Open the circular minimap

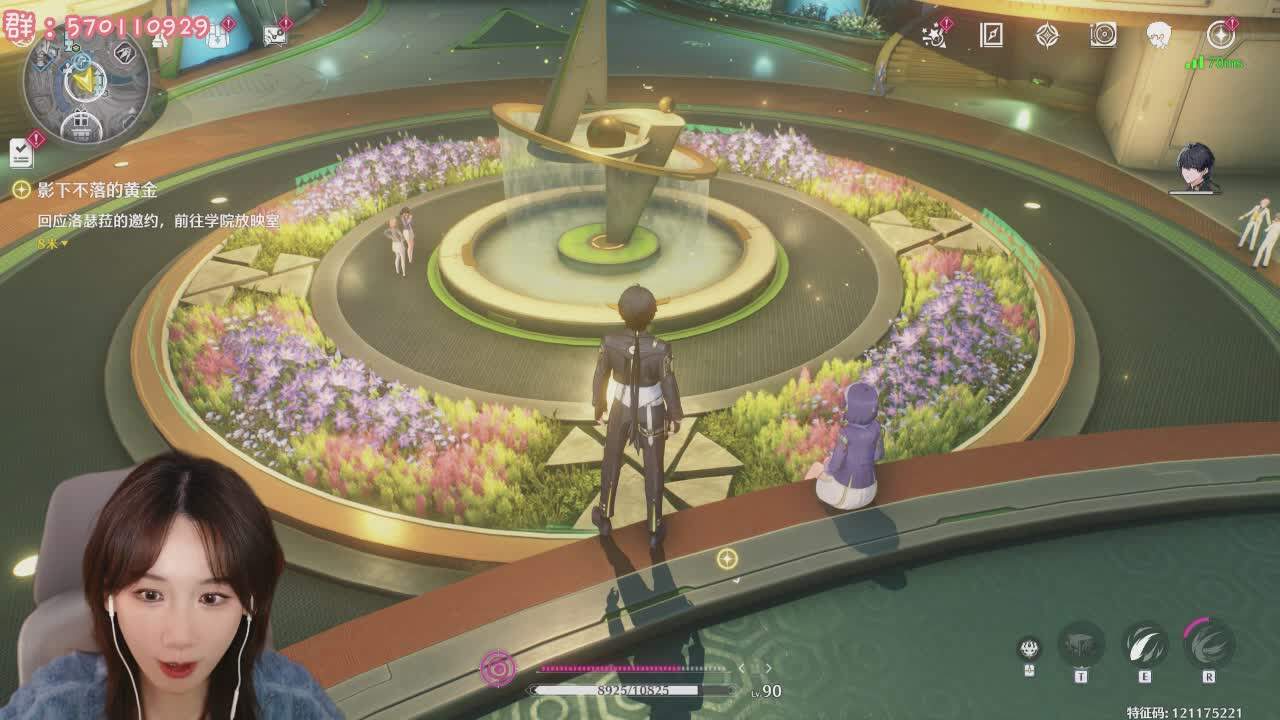pos(86,82)
